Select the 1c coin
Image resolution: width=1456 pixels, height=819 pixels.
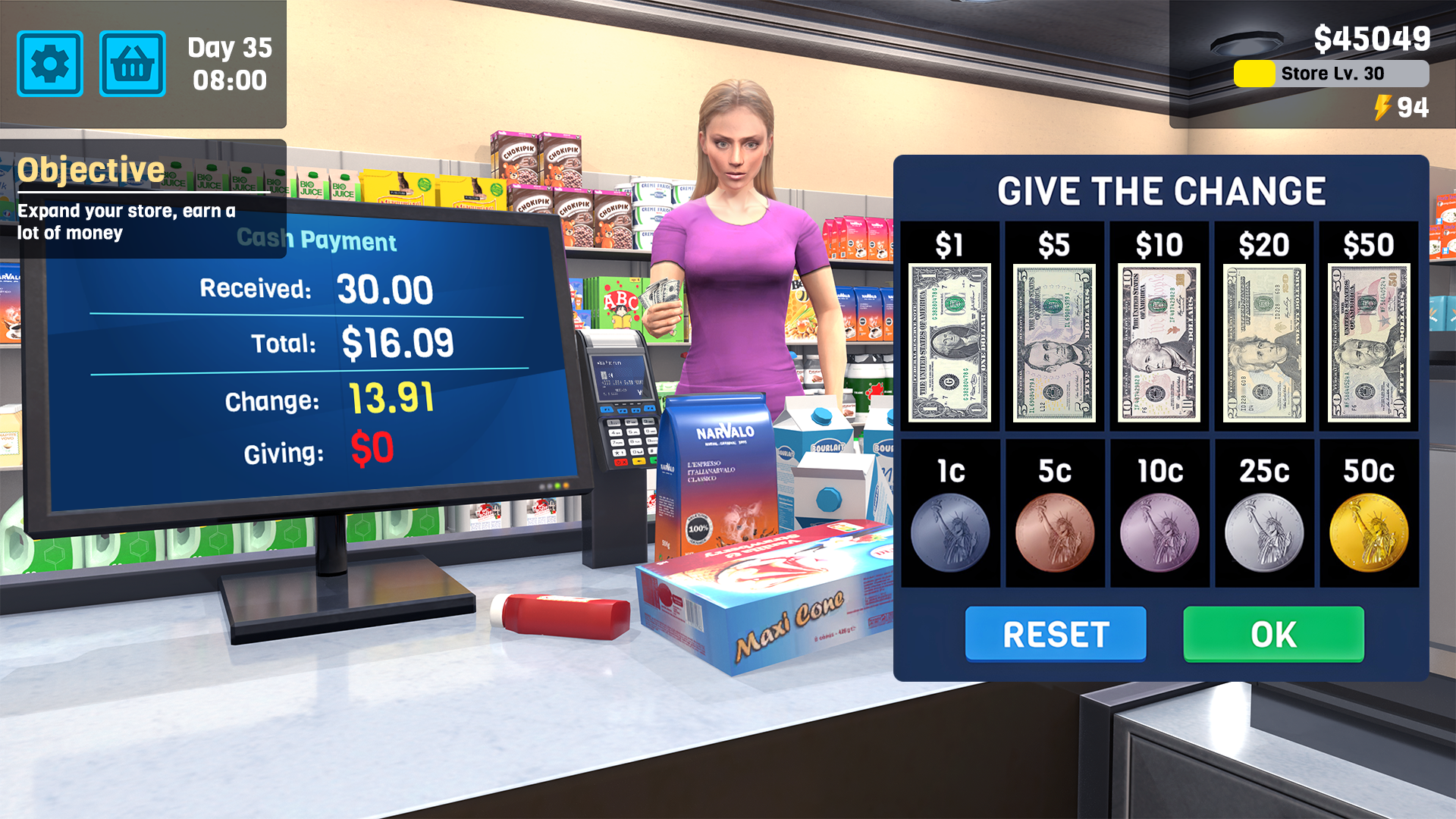[950, 531]
